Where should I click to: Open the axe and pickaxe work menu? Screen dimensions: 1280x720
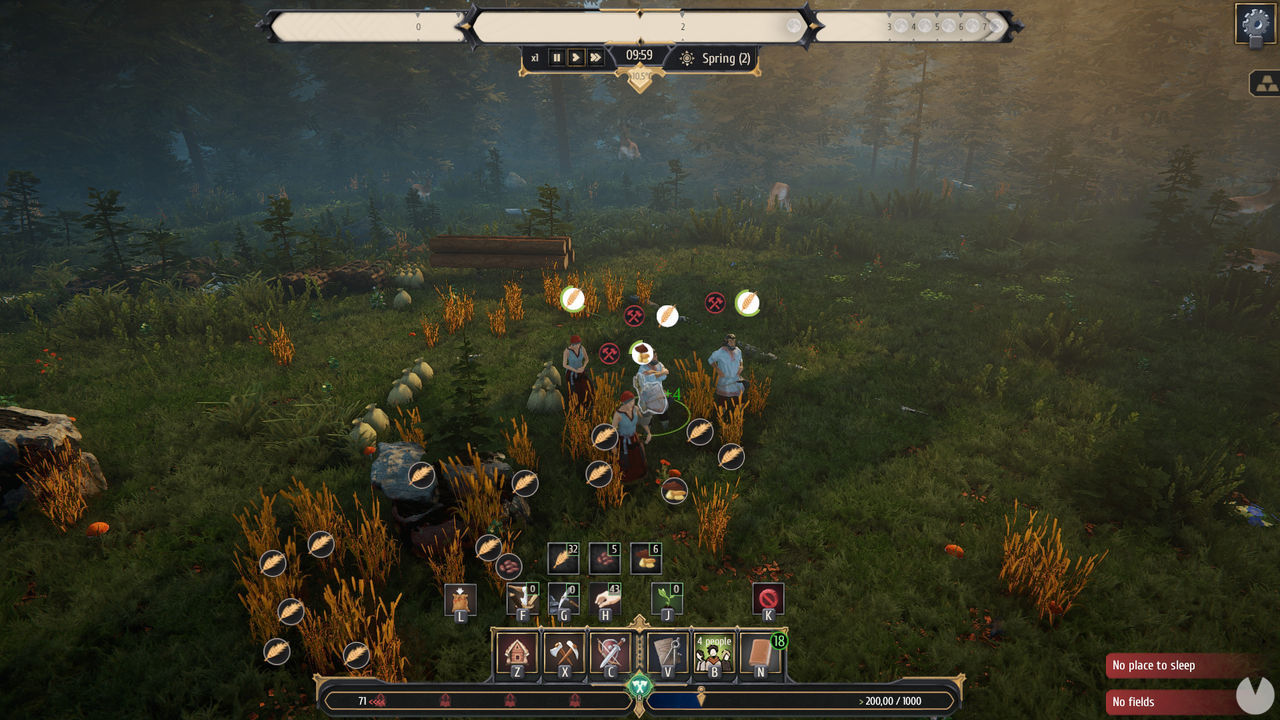(x=564, y=653)
